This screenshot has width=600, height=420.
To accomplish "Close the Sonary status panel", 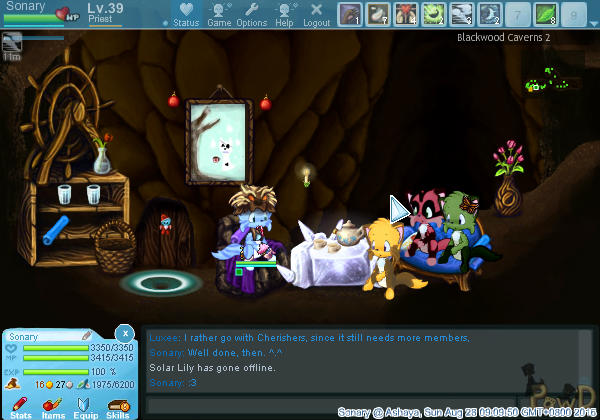I will click(124, 333).
